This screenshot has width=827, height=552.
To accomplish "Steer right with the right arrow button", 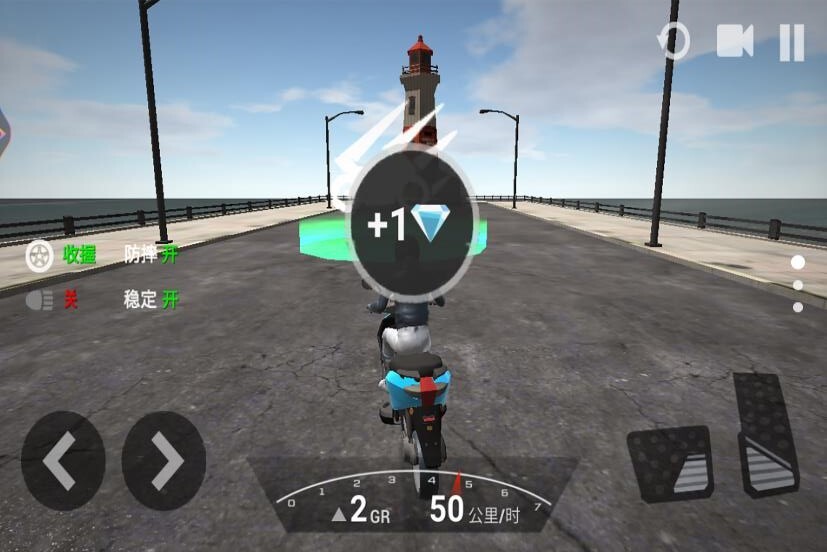I will coord(164,461).
